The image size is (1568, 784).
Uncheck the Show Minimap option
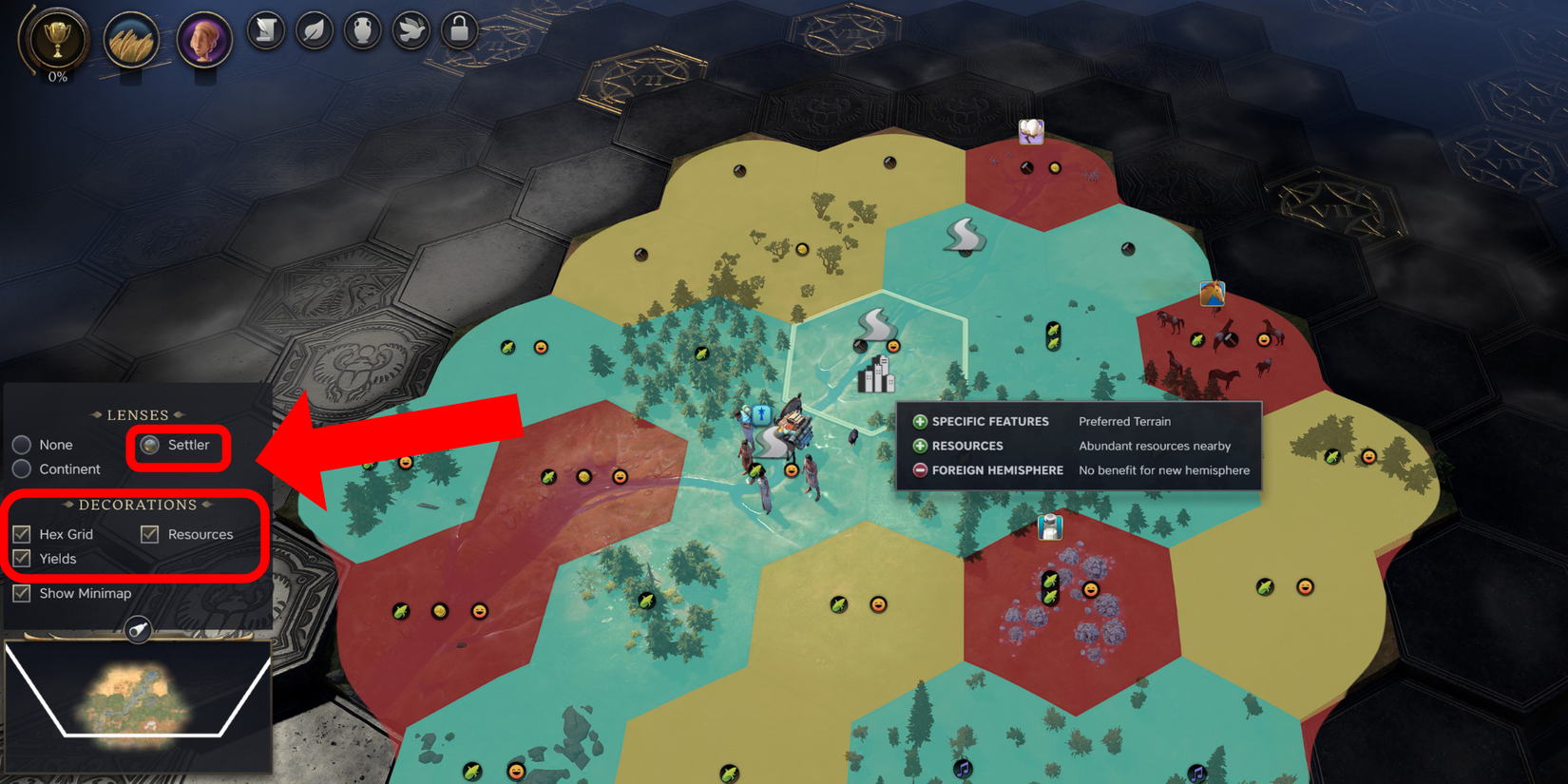click(21, 593)
